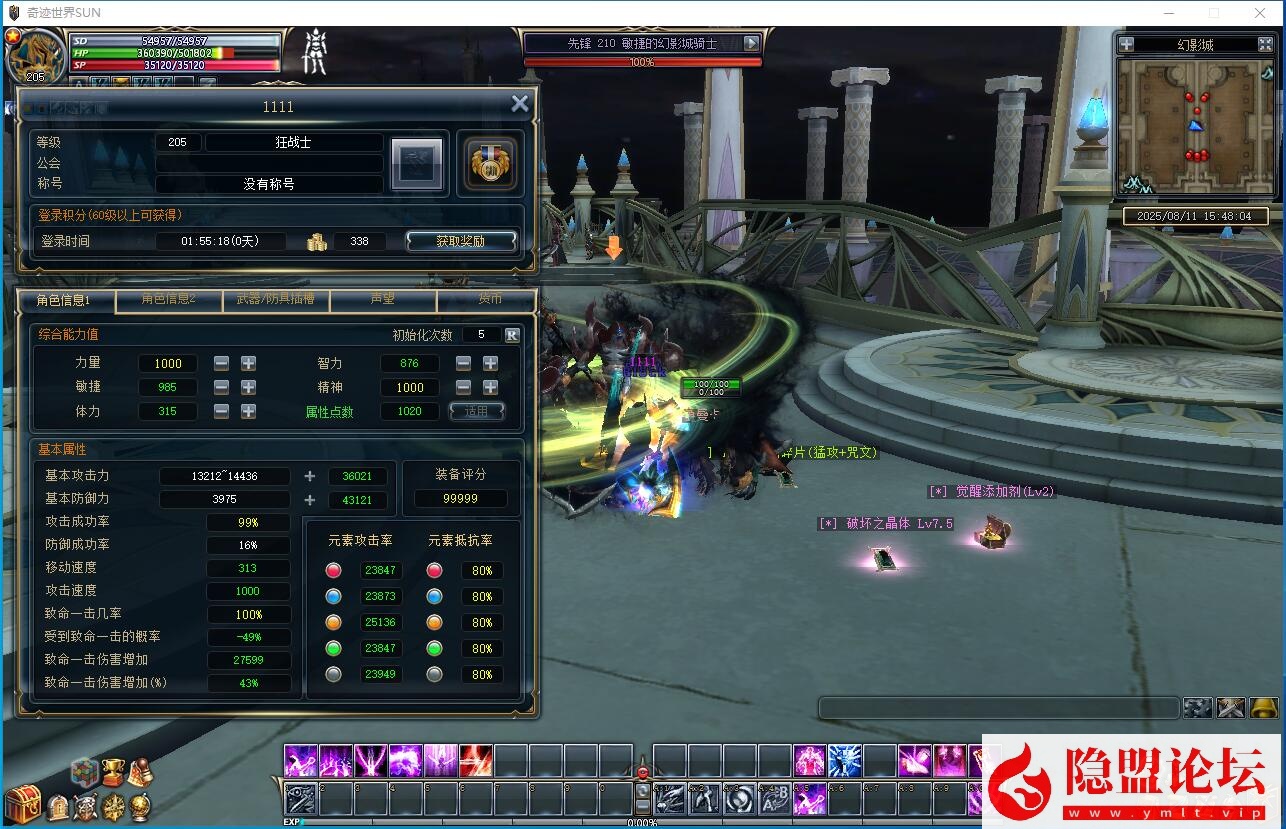
Task: Close the character info window
Action: tap(519, 103)
